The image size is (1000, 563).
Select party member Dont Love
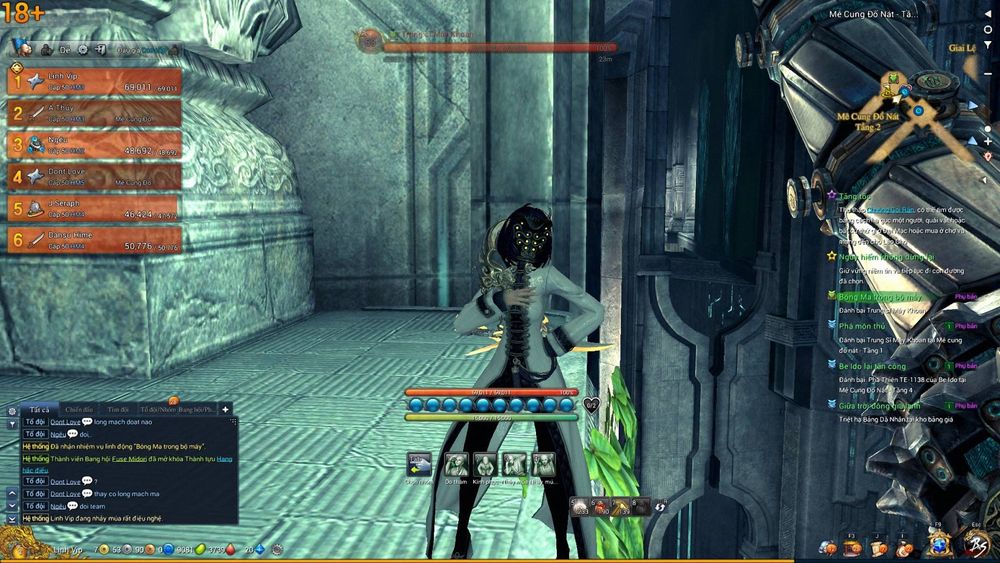(95, 177)
